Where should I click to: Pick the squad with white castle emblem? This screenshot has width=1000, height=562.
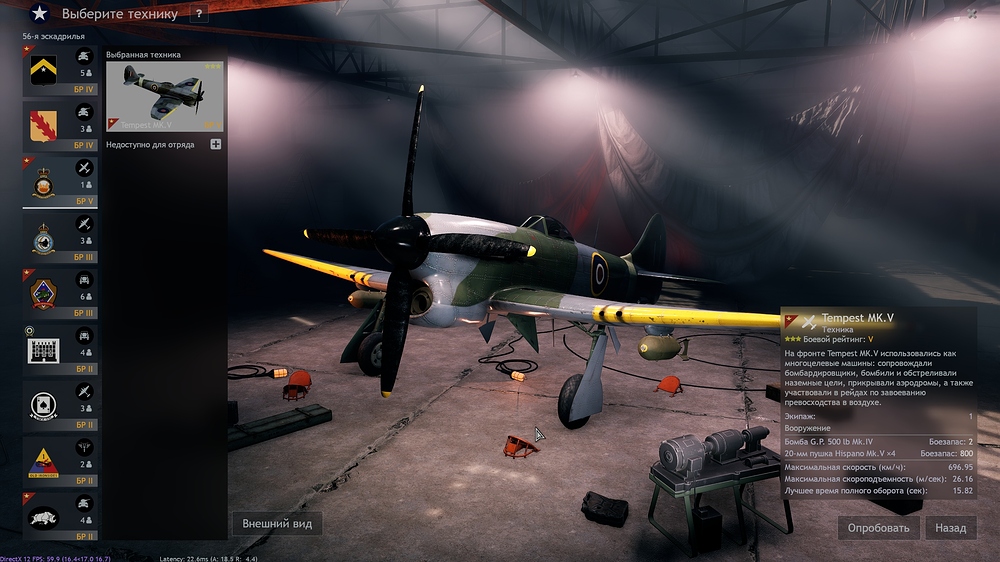(x=62, y=350)
